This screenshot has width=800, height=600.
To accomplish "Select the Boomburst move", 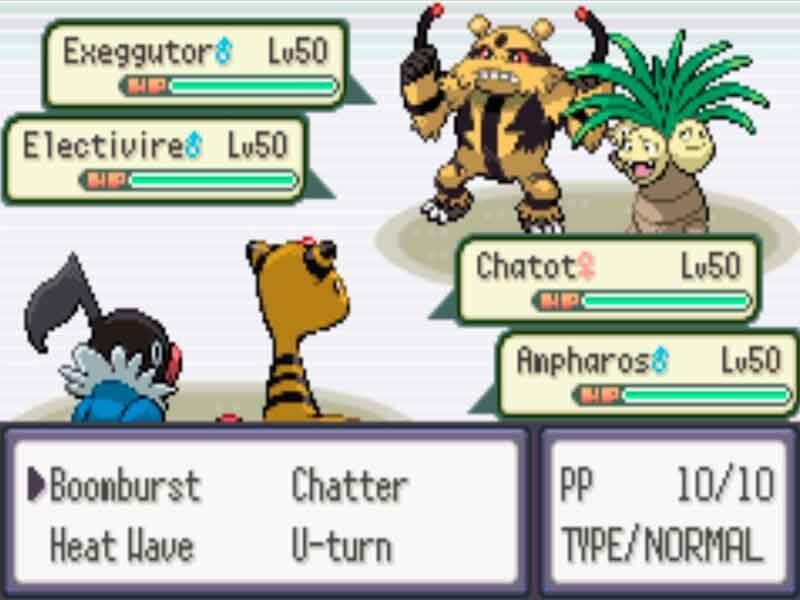I will (125, 486).
